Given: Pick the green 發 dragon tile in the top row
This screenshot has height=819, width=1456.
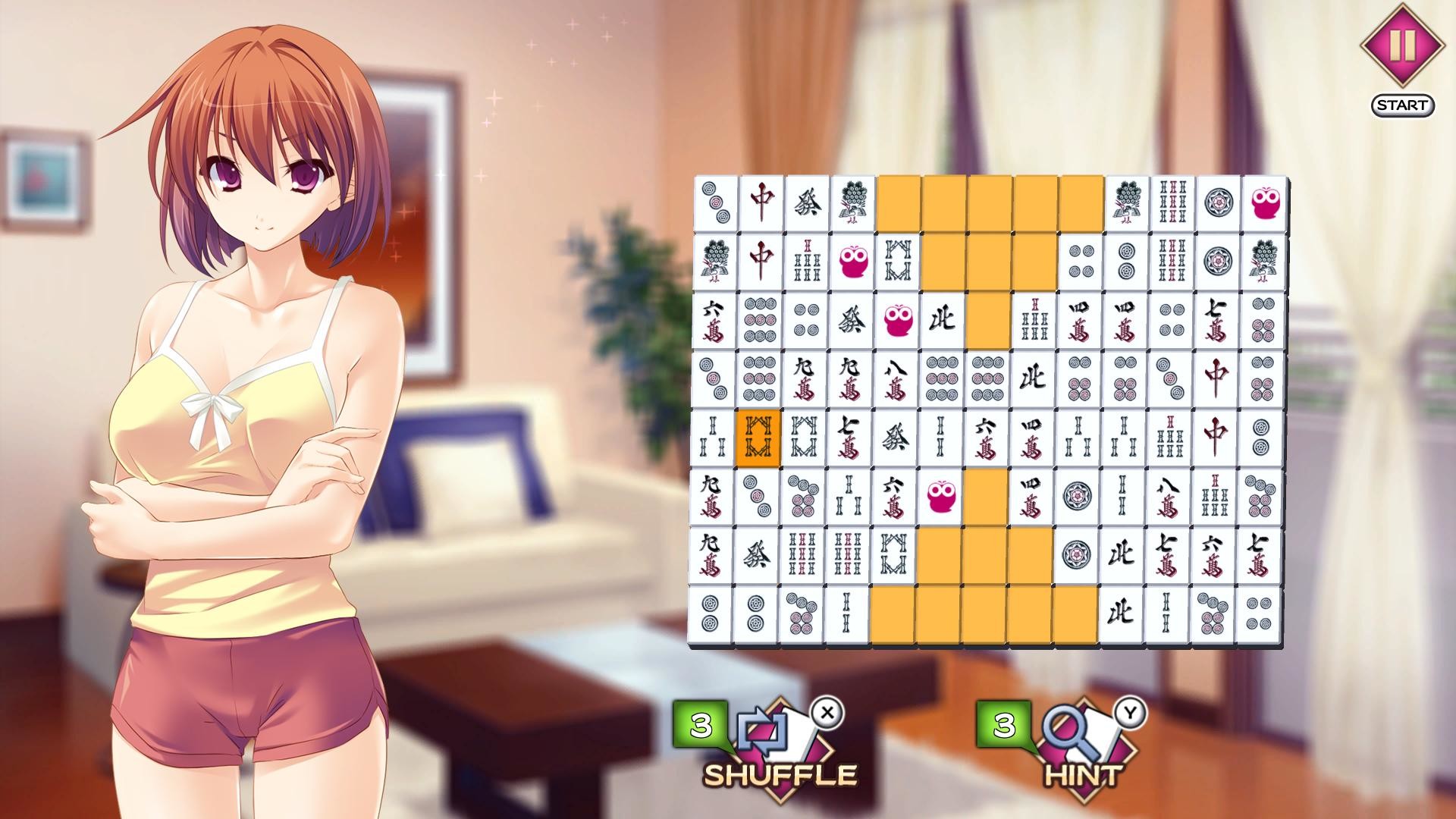Looking at the screenshot, I should 807,200.
